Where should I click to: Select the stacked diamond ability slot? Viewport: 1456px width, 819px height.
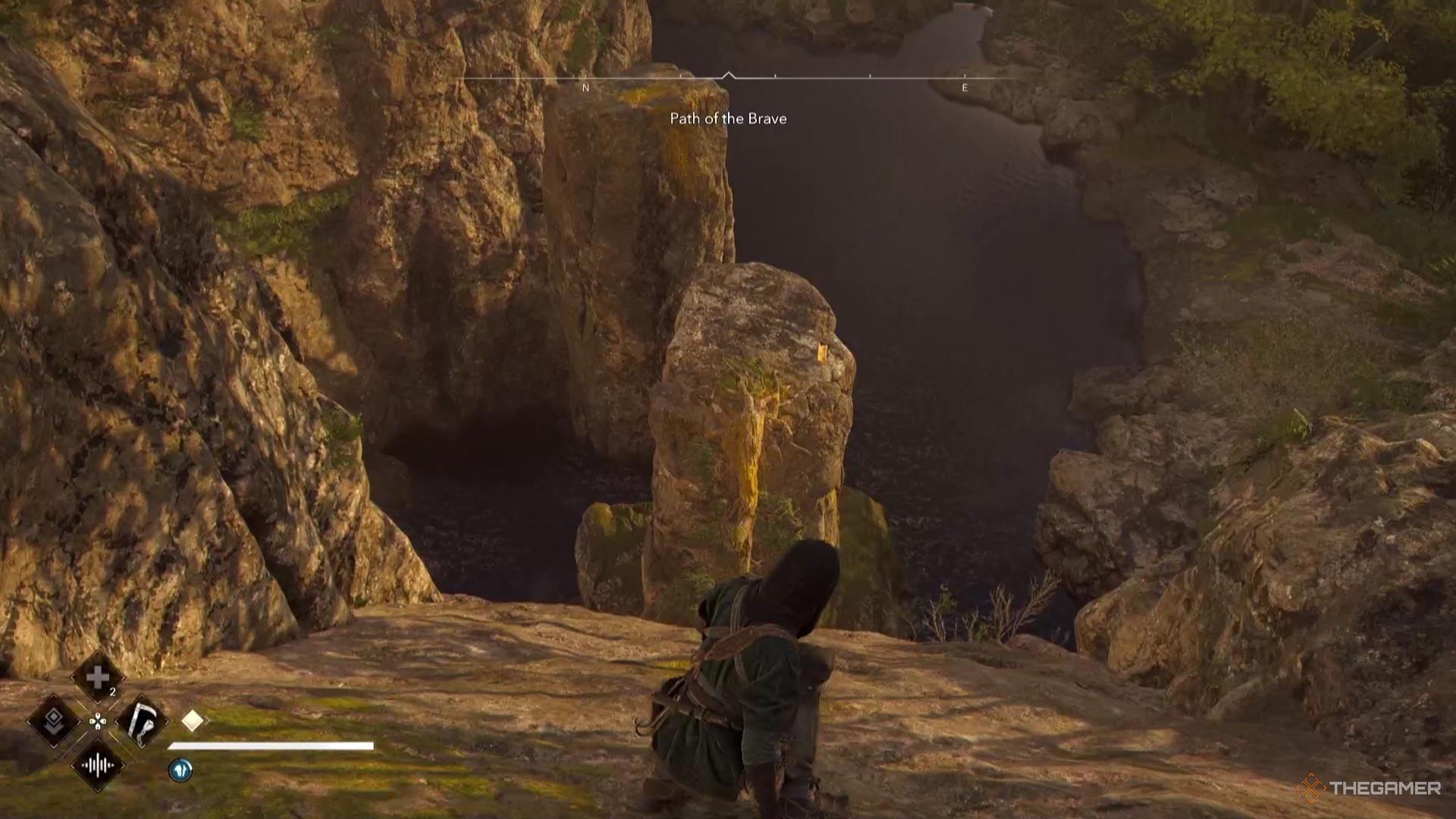53,720
